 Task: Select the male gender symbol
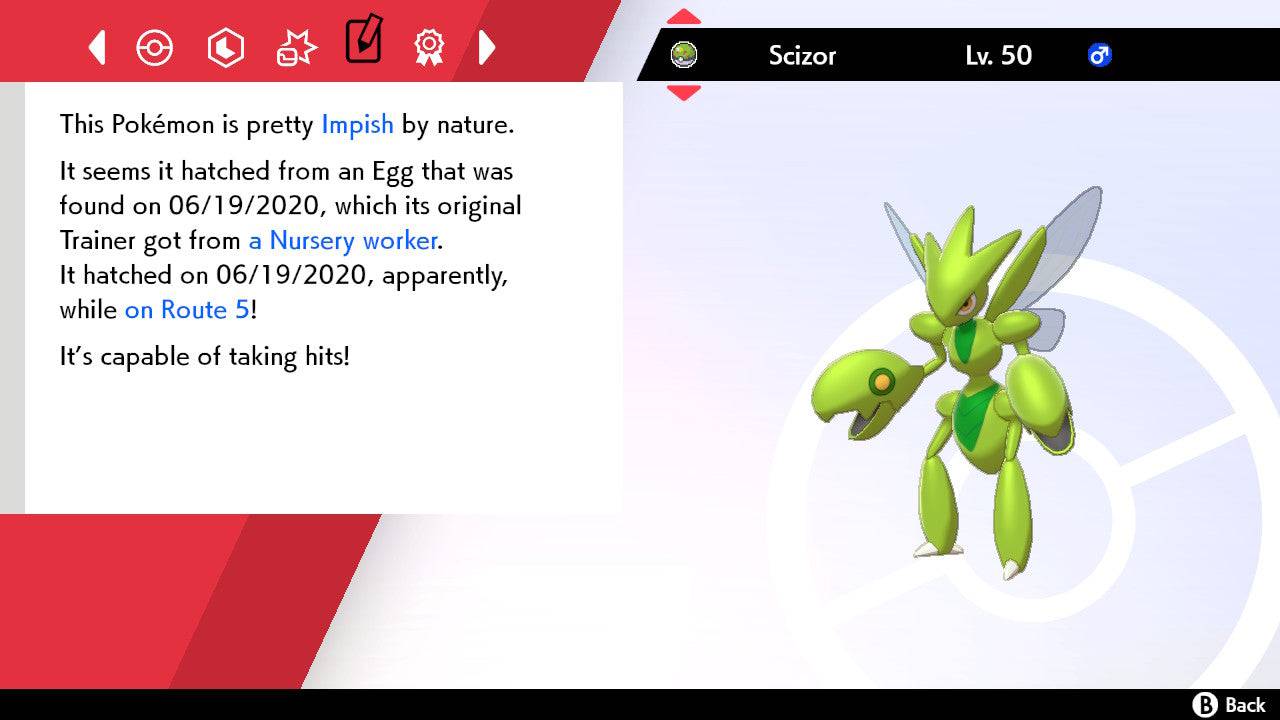point(1100,56)
